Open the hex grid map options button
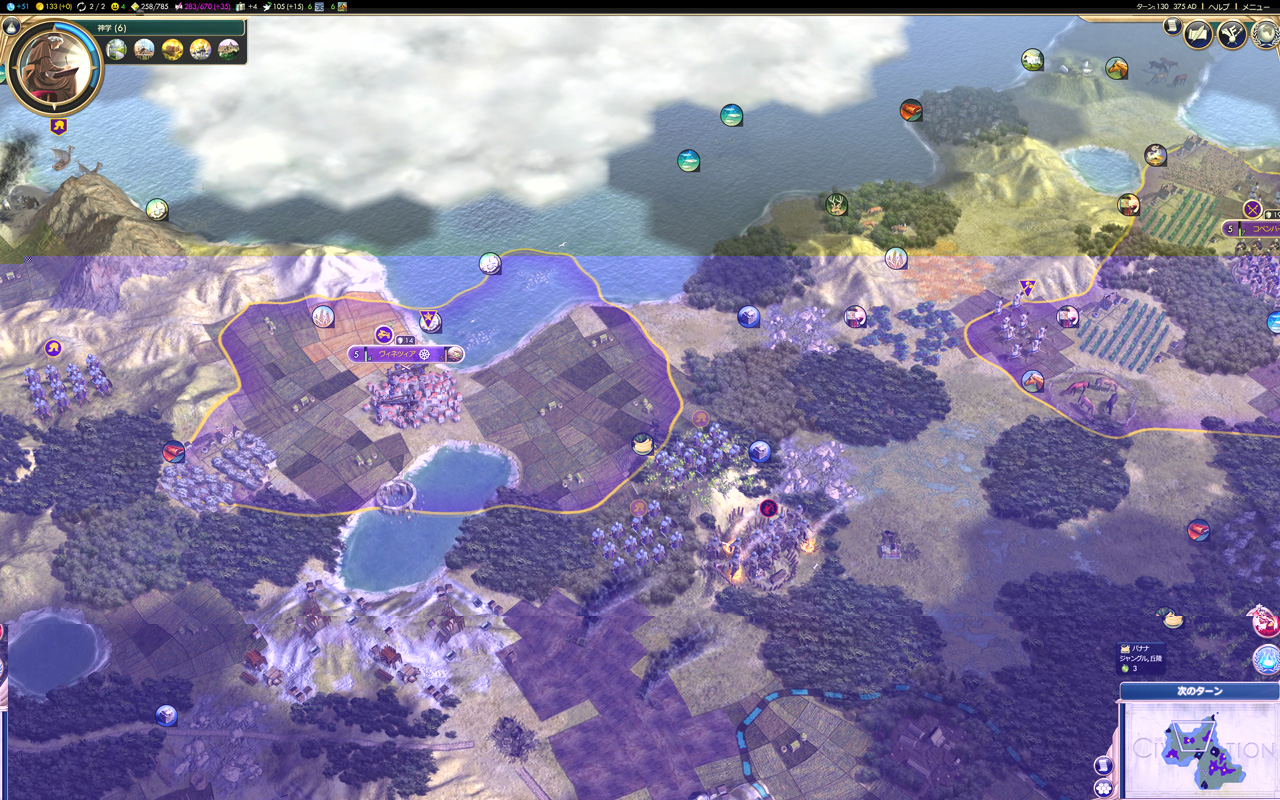Screen dimensions: 1280x800 tap(1104, 788)
